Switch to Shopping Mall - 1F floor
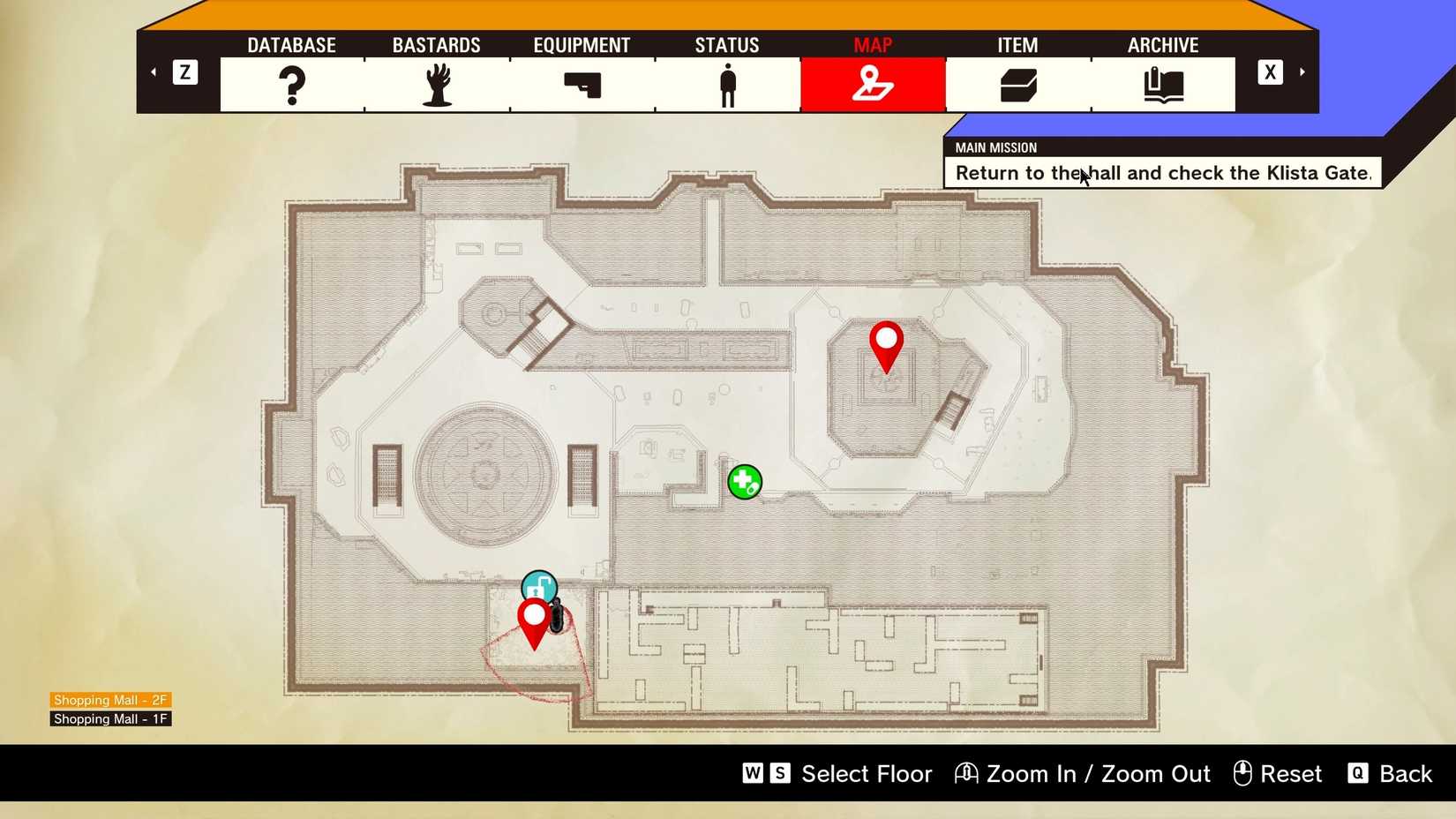 110,718
